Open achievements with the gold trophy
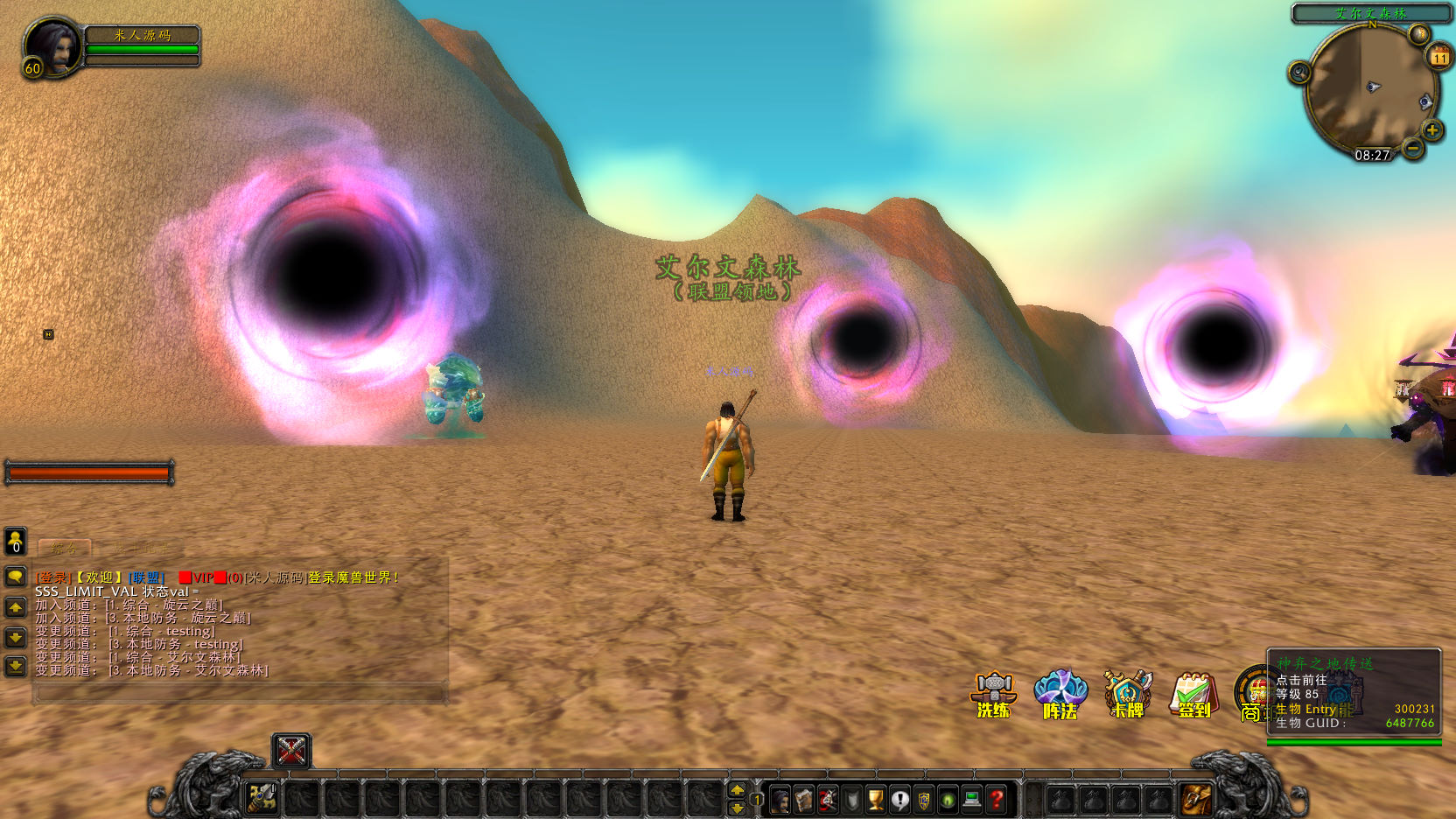Image resolution: width=1456 pixels, height=819 pixels. coord(876,799)
